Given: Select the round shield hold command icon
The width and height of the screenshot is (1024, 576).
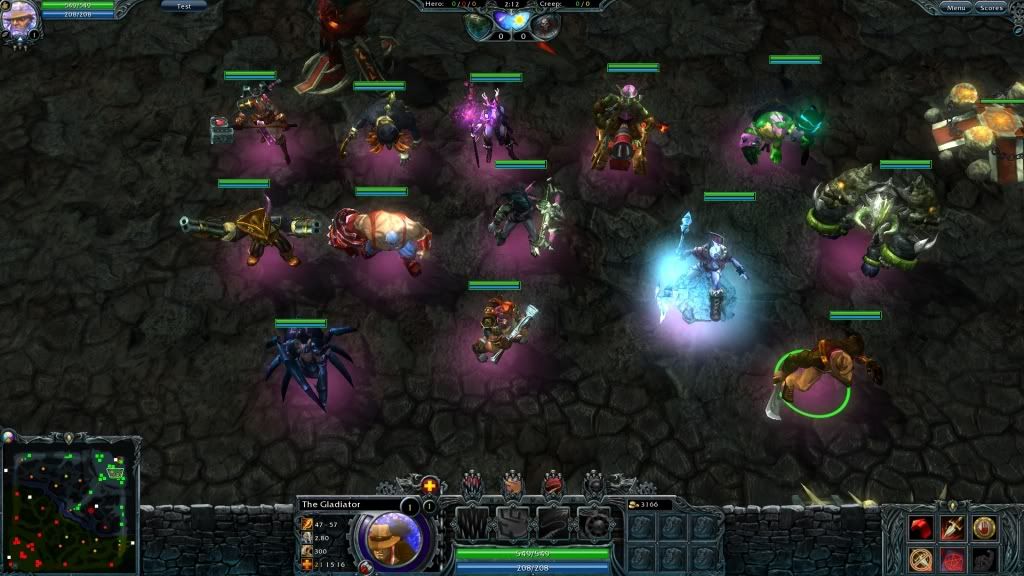Looking at the screenshot, I should pyautogui.click(x=984, y=527).
